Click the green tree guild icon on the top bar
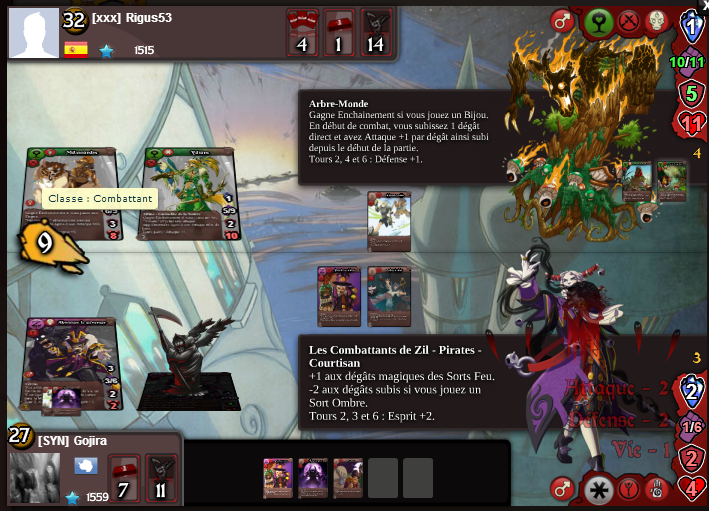The image size is (709, 511). [x=598, y=21]
